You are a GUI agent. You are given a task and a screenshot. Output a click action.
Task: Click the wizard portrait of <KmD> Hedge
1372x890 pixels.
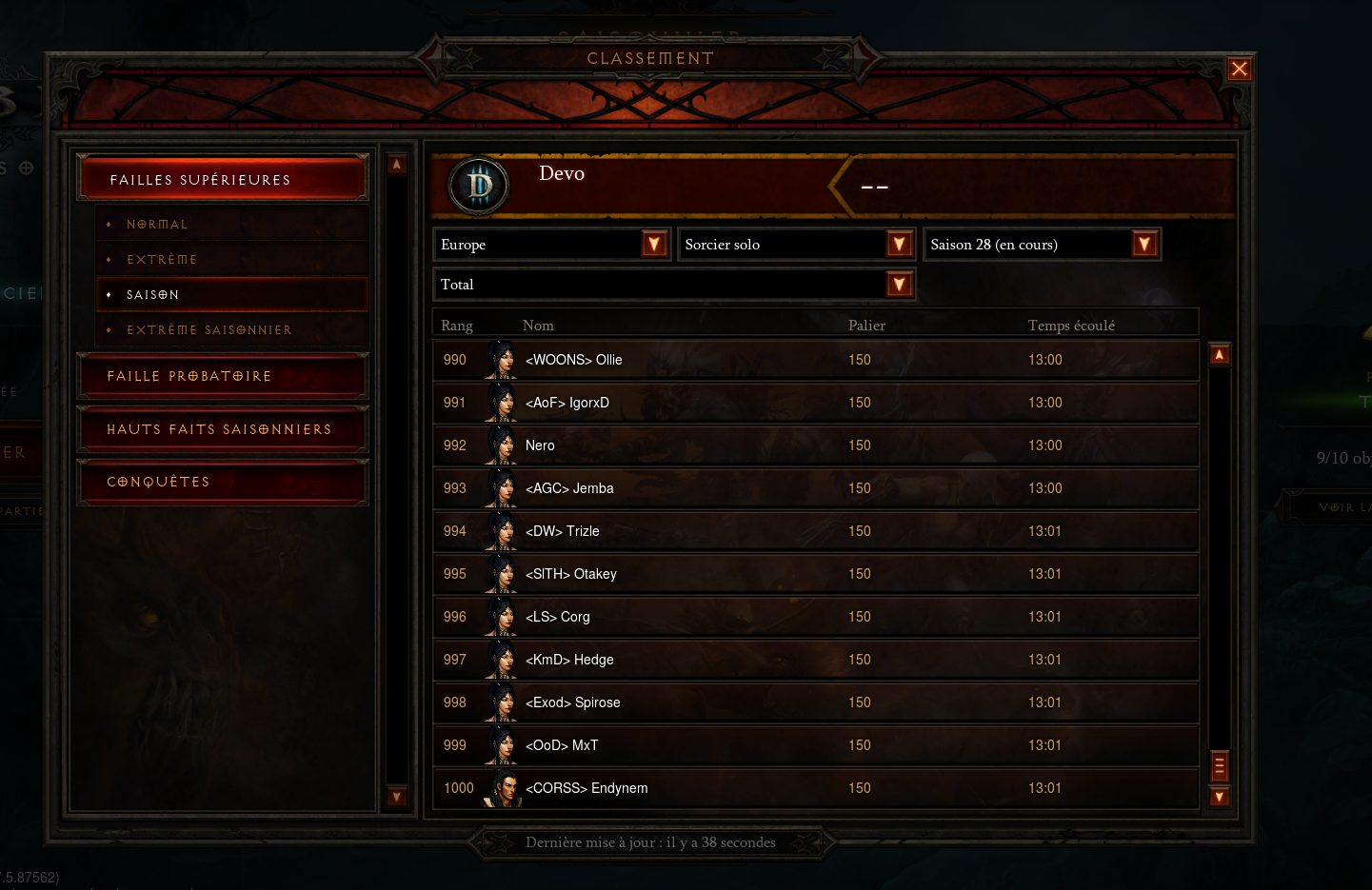pyautogui.click(x=502, y=659)
